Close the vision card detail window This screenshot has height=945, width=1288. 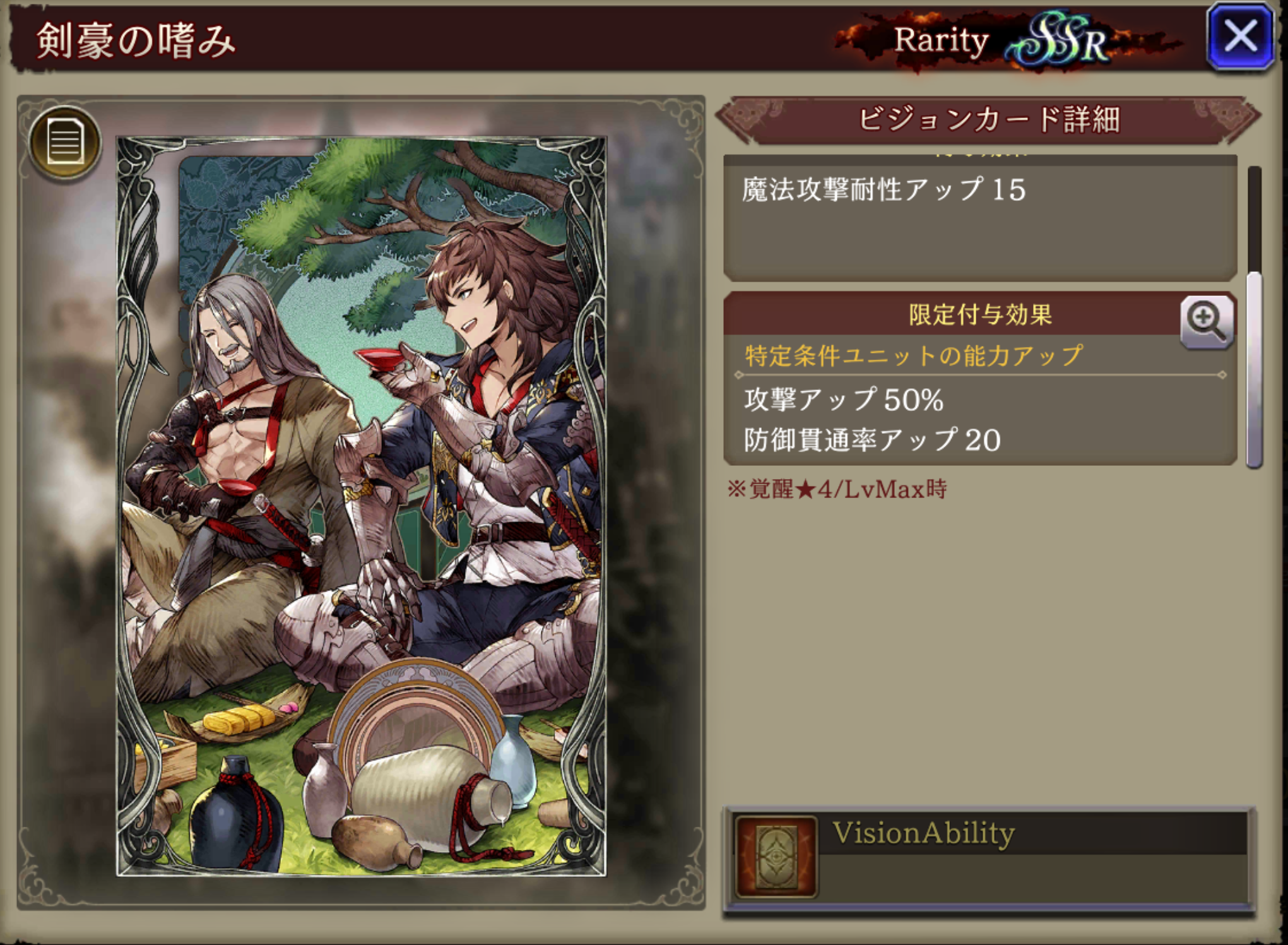coord(1240,37)
